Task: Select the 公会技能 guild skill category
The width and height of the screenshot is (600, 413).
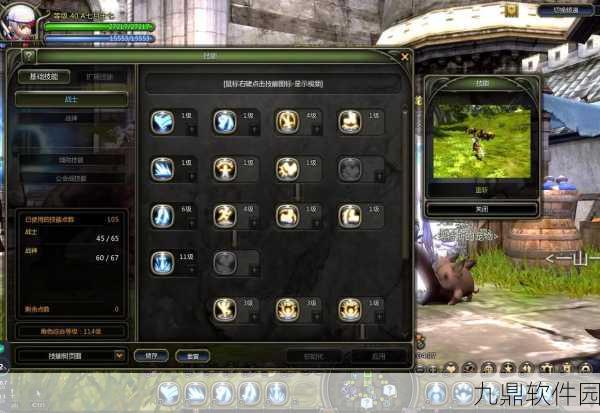Action: click(x=70, y=178)
